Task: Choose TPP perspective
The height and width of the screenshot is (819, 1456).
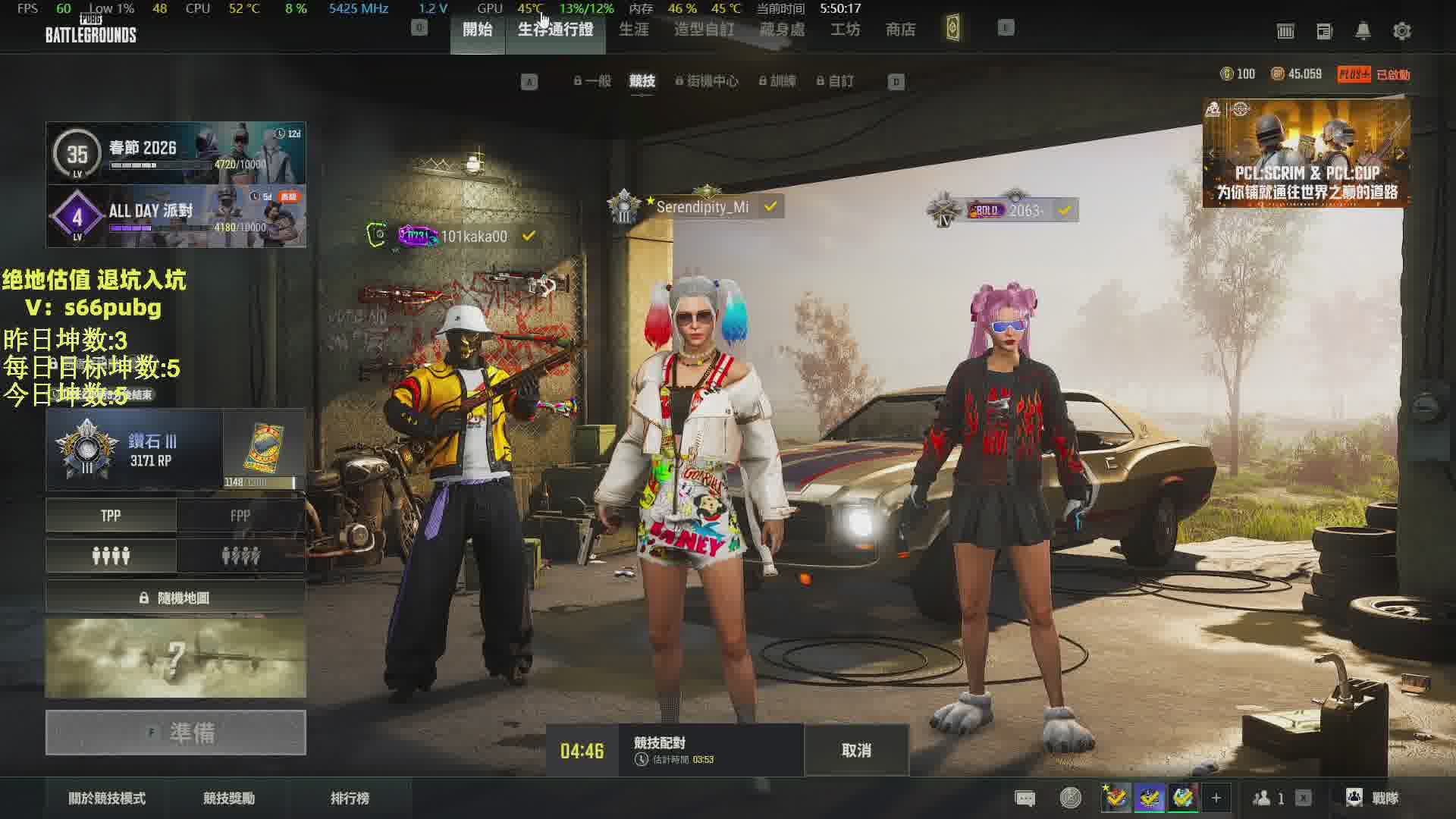Action: [111, 516]
